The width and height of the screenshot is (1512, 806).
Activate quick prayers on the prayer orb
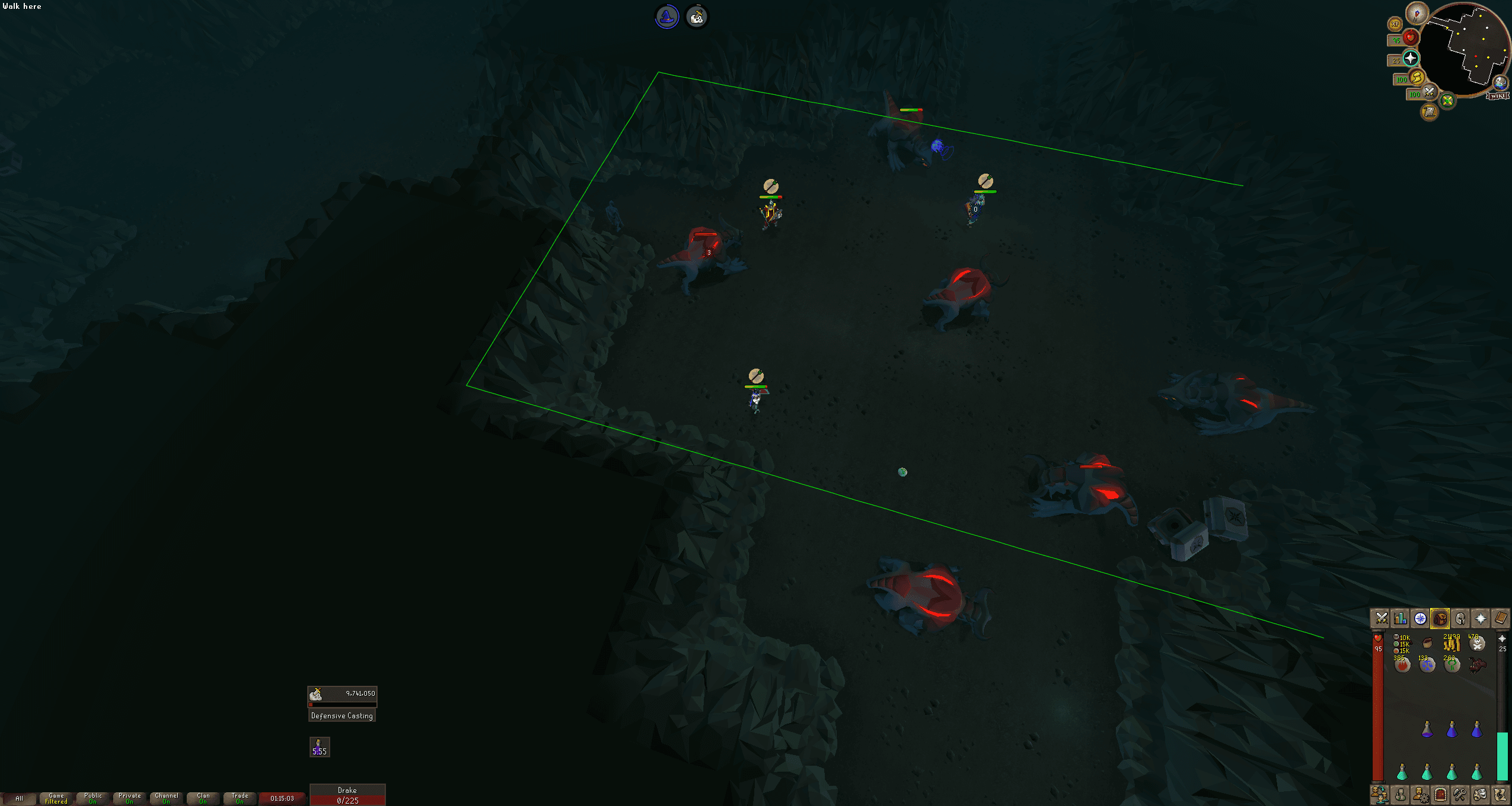[1411, 58]
